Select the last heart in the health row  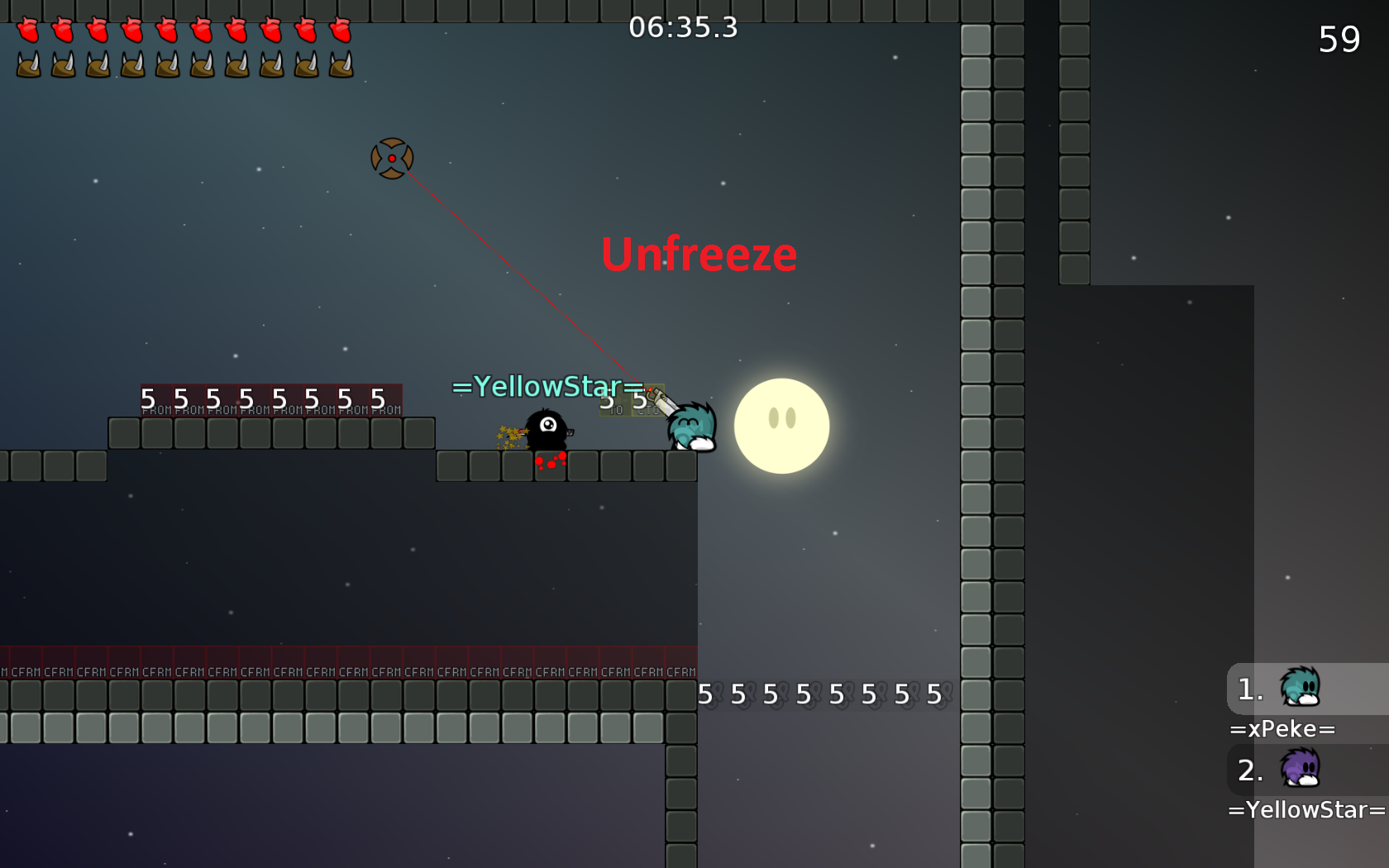[340, 31]
